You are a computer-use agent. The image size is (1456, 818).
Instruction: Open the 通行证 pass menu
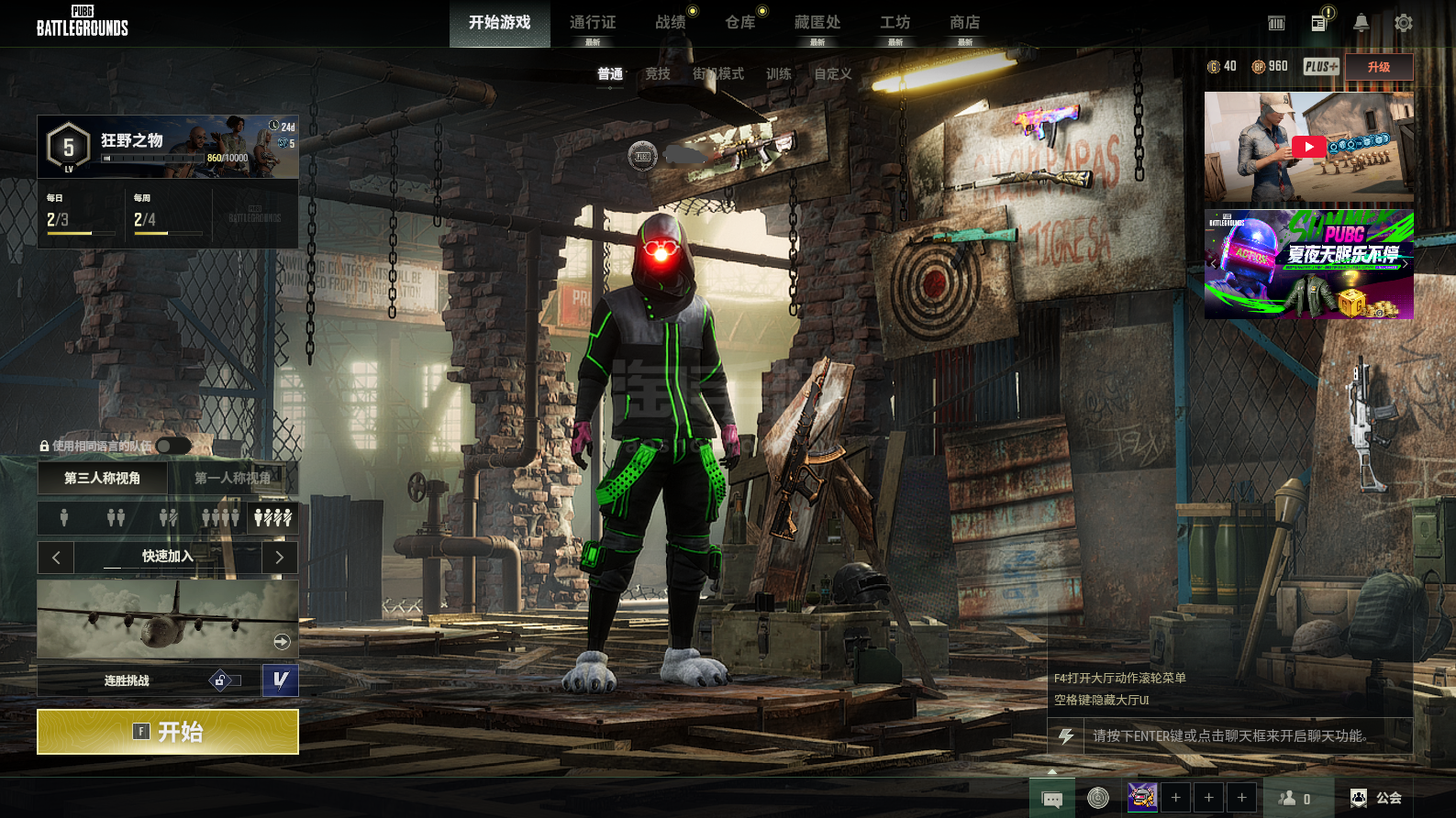593,23
